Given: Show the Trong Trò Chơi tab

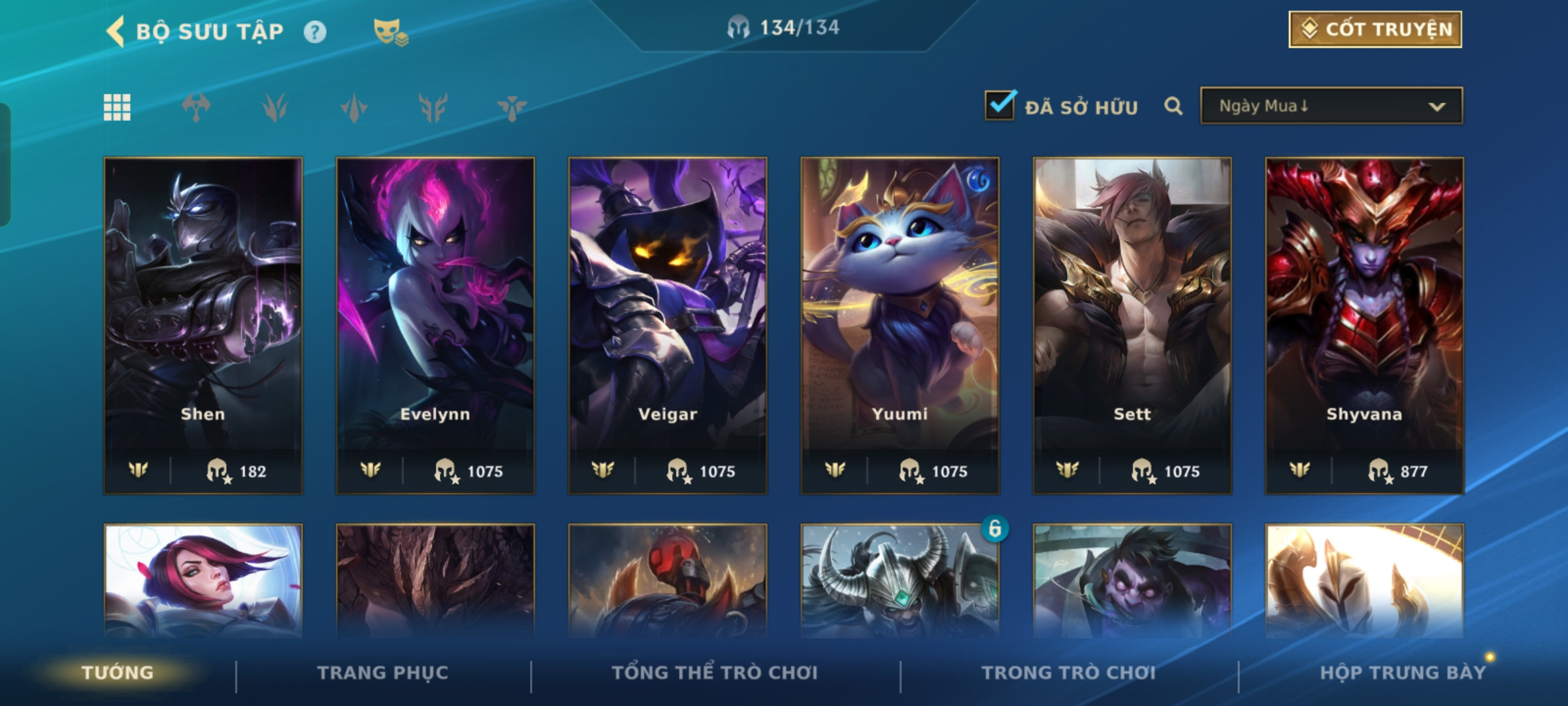Looking at the screenshot, I should pos(1068,673).
